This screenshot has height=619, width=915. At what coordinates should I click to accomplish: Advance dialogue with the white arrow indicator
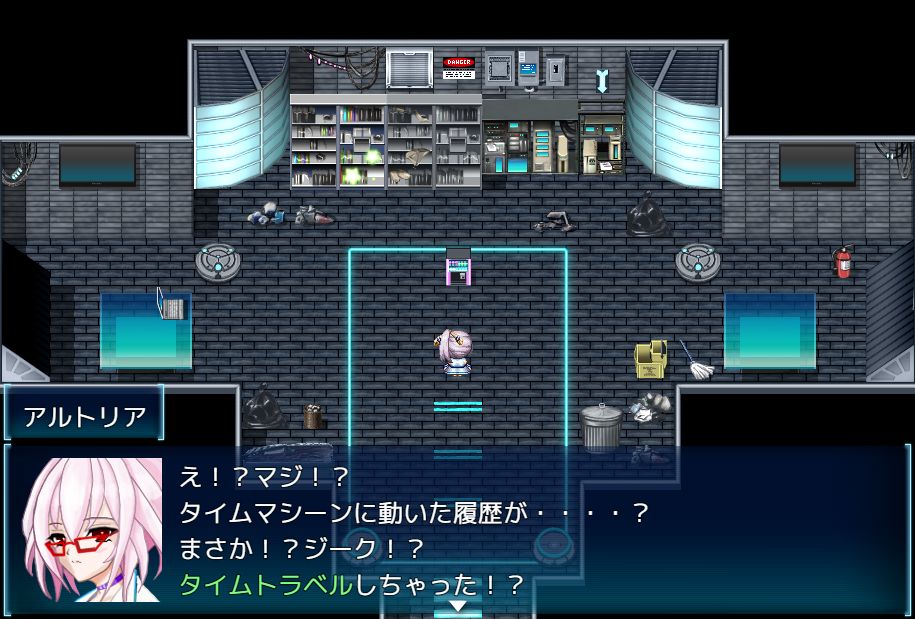pyautogui.click(x=457, y=606)
